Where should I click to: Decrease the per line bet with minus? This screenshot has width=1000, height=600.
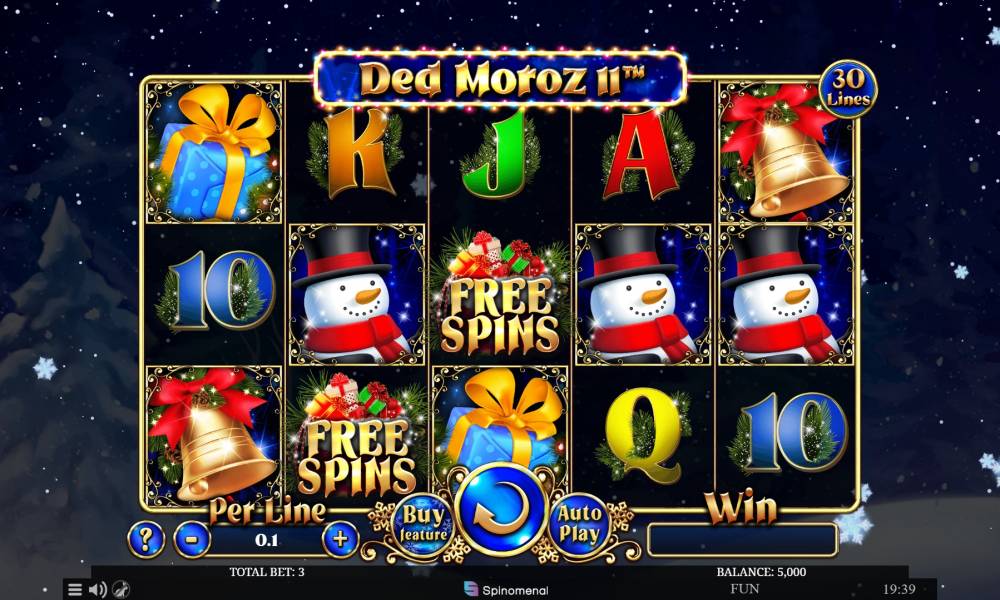(x=192, y=540)
